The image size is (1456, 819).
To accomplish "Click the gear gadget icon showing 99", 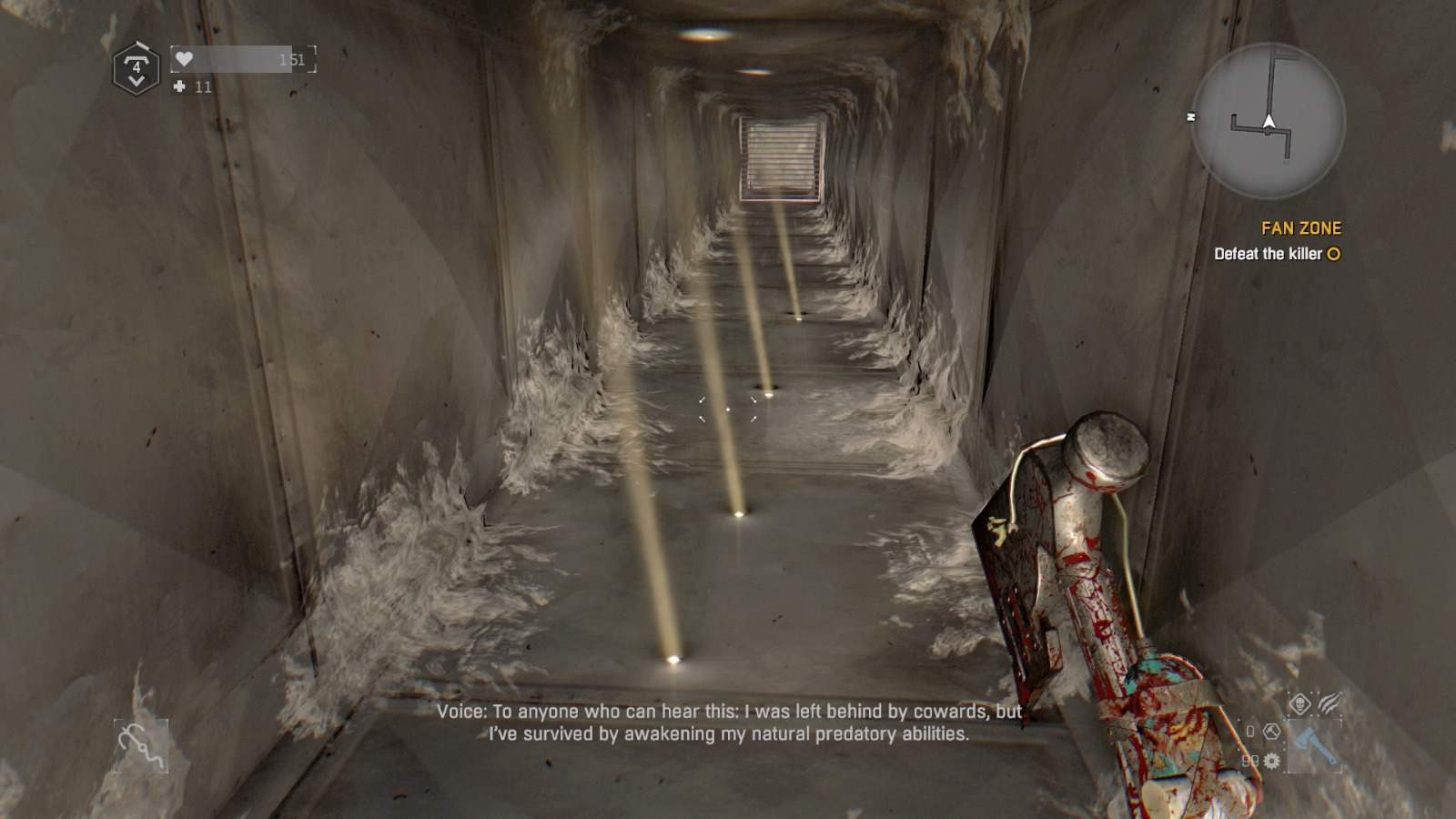I will point(1271,762).
